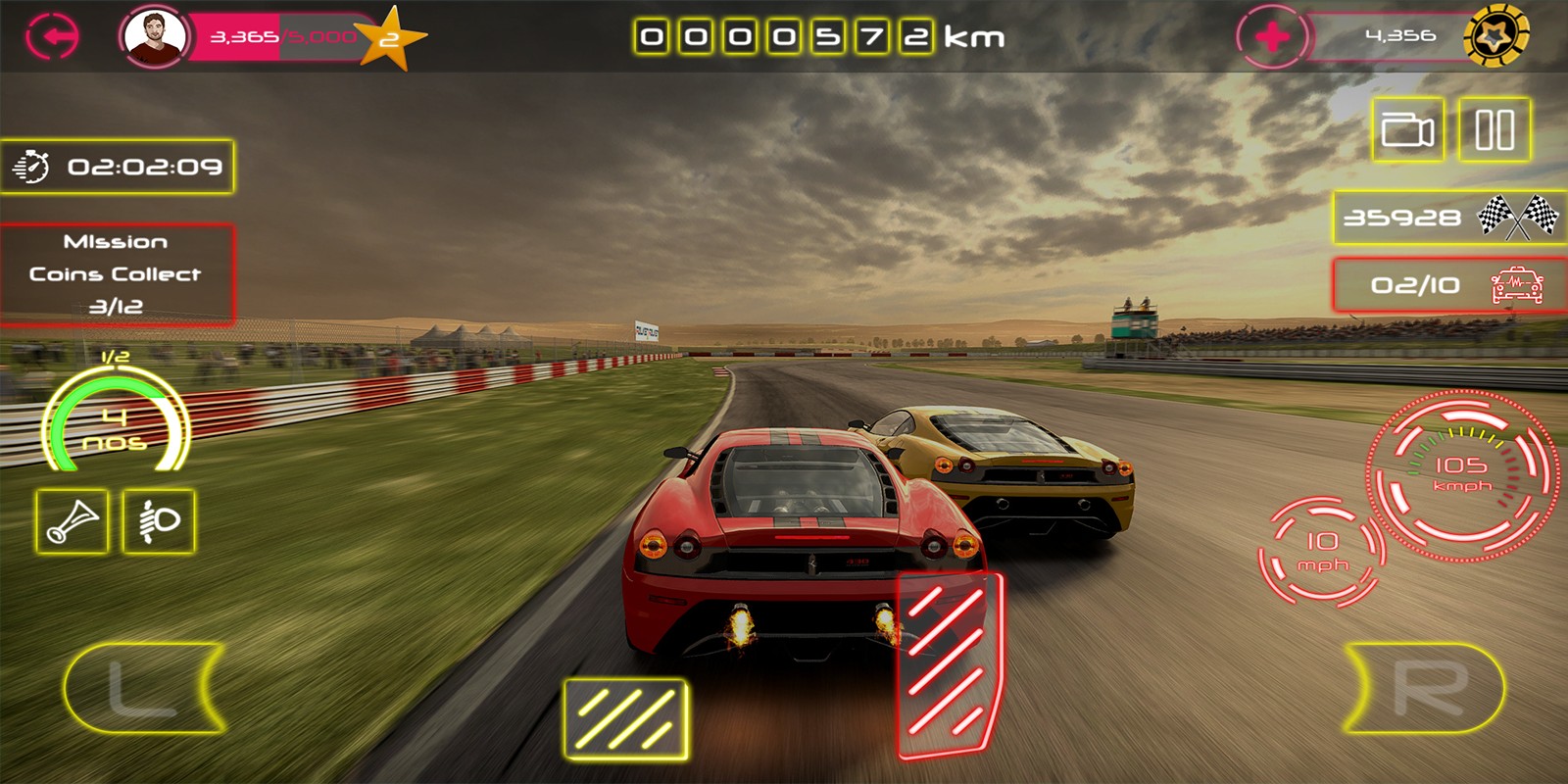
Task: Steer left with the L button
Action: [x=143, y=688]
